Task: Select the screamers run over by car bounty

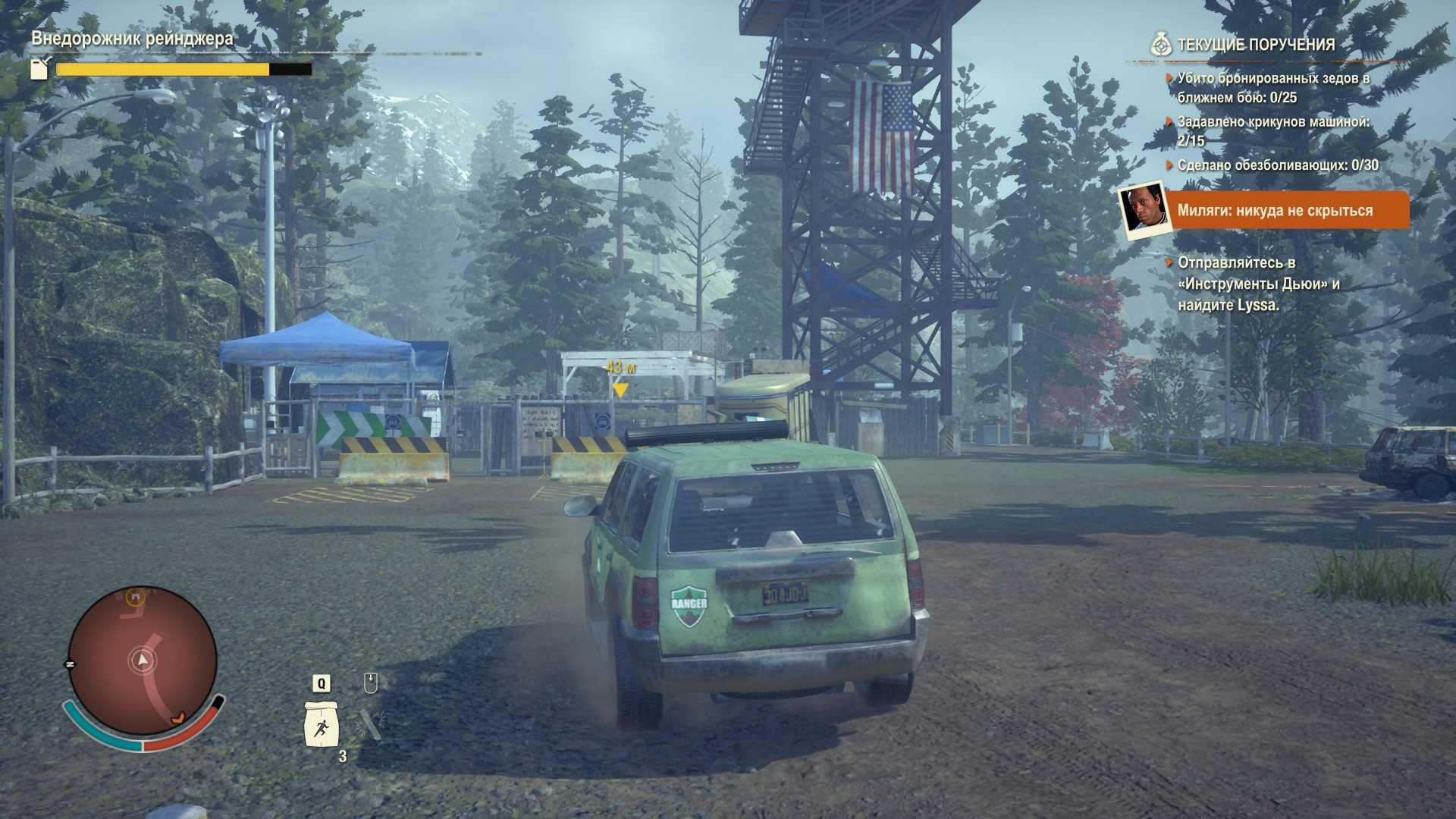Action: pyautogui.click(x=1272, y=130)
